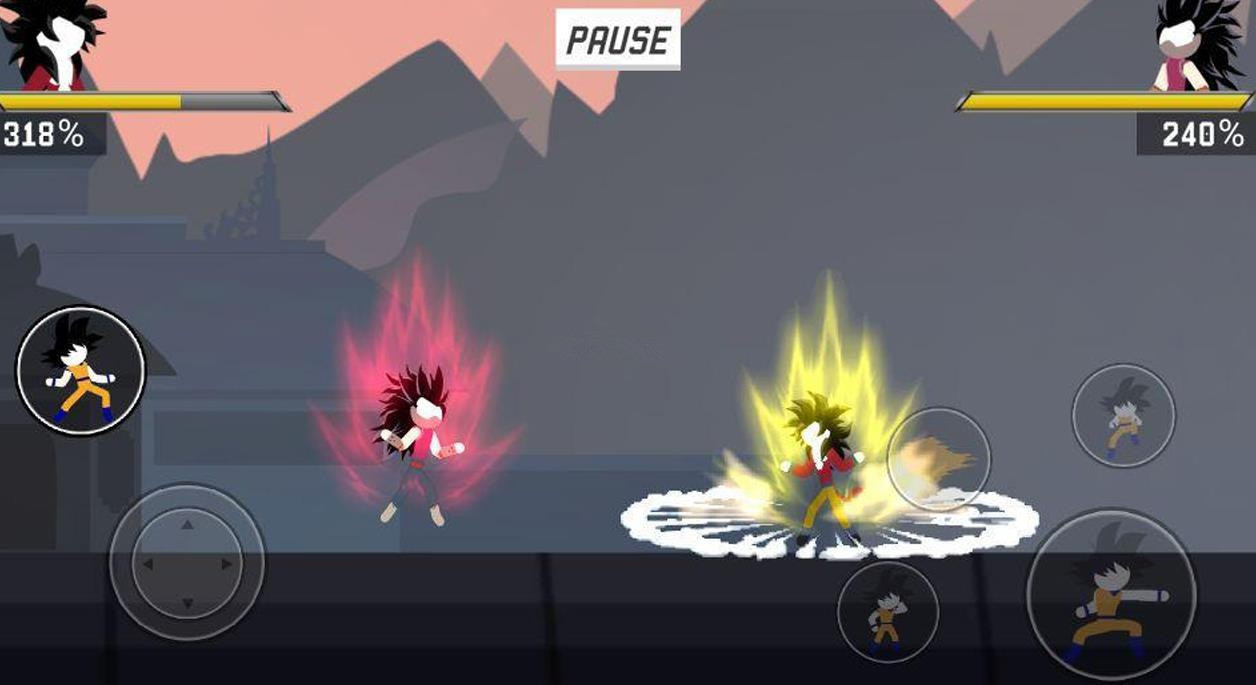1256x685 pixels.
Task: Tap the bright fighter-stance circle button
Action: pyautogui.click(x=80, y=370)
